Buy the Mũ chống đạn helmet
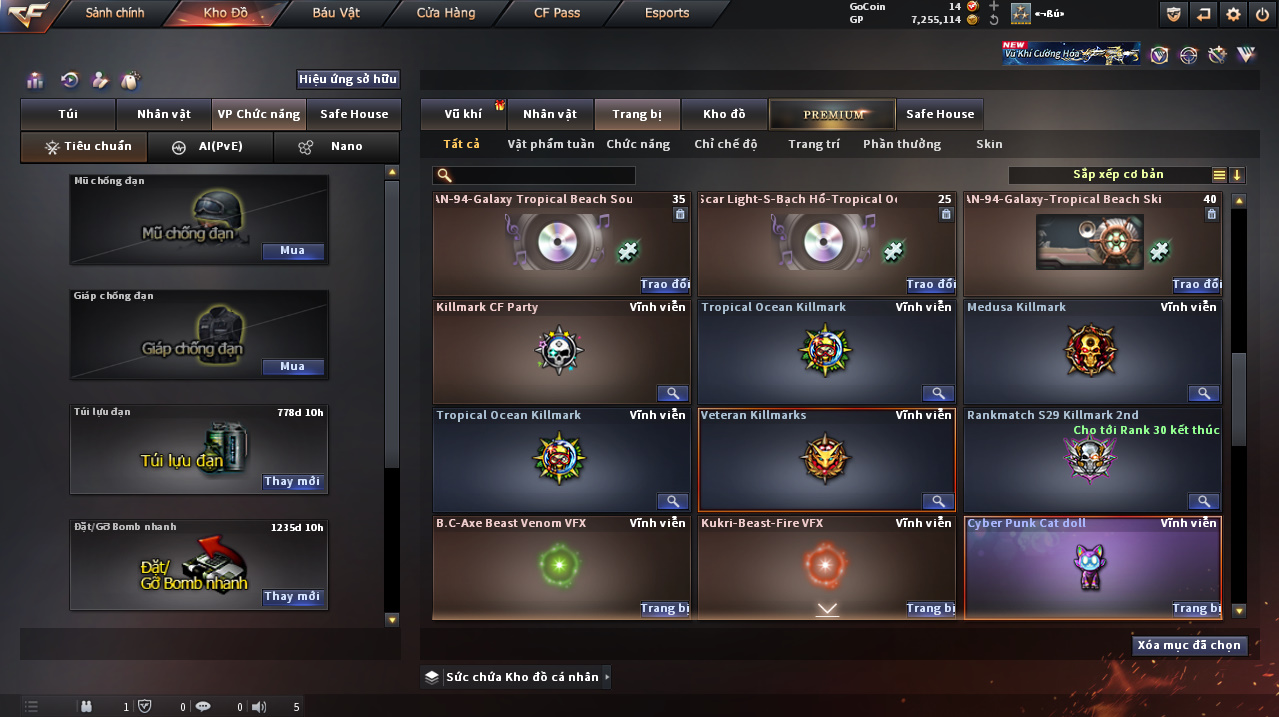Viewport: 1279px width, 717px height. 293,251
